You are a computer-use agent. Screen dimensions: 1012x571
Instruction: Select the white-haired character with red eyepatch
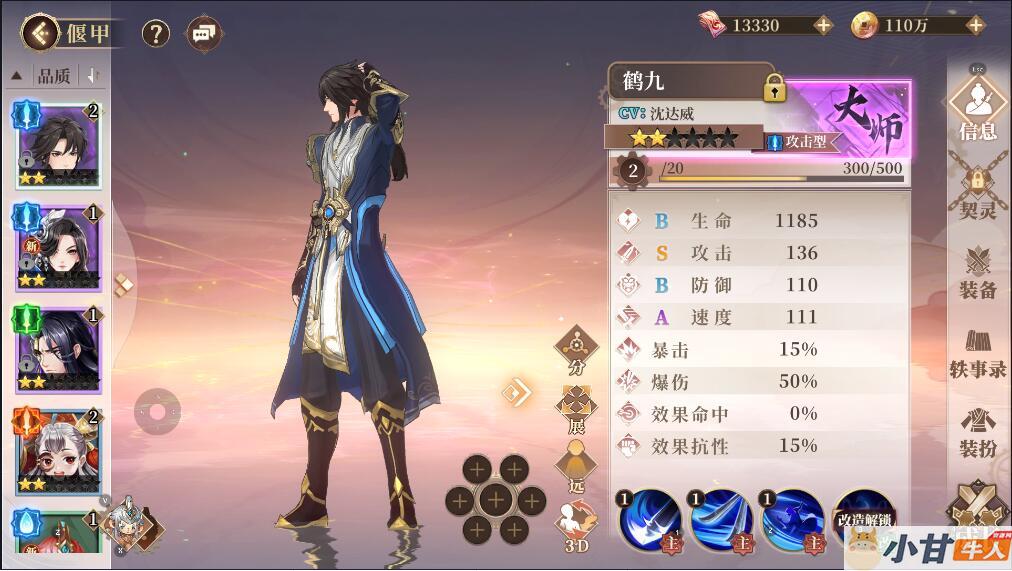tap(57, 450)
